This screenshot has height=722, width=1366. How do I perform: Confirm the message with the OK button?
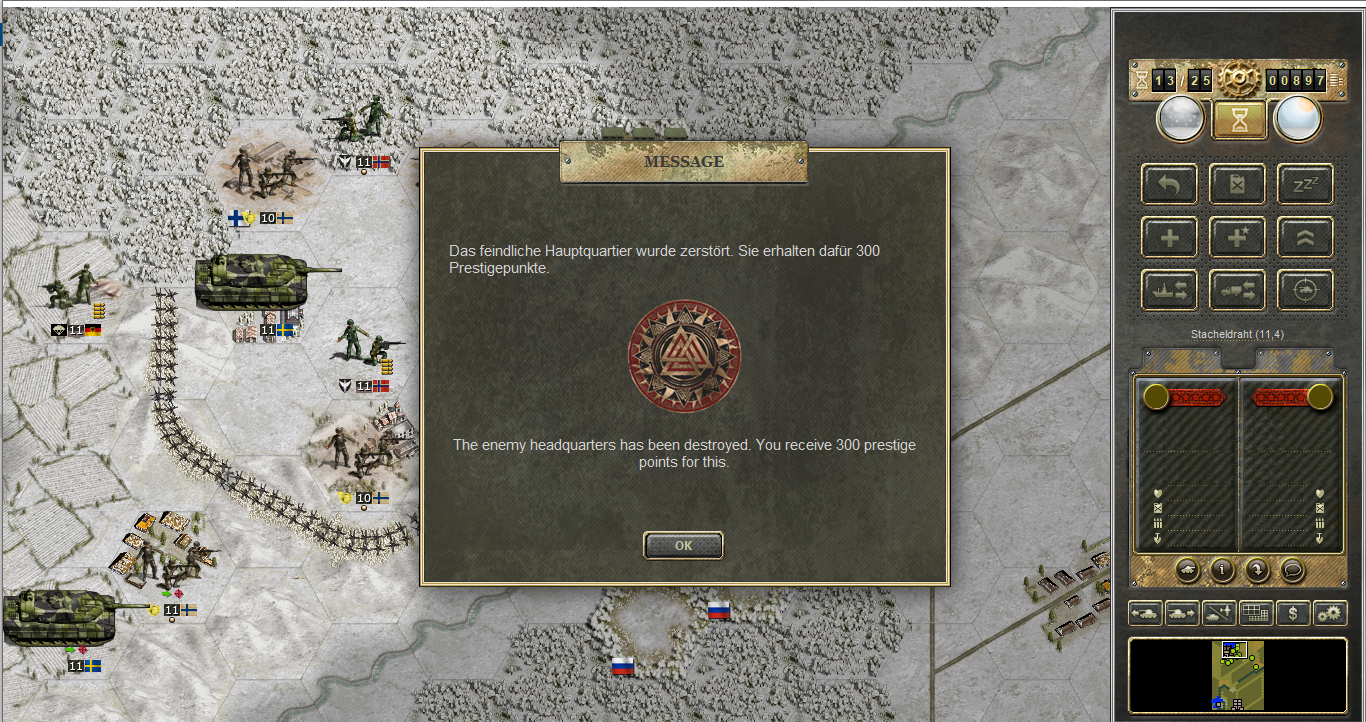(x=683, y=545)
